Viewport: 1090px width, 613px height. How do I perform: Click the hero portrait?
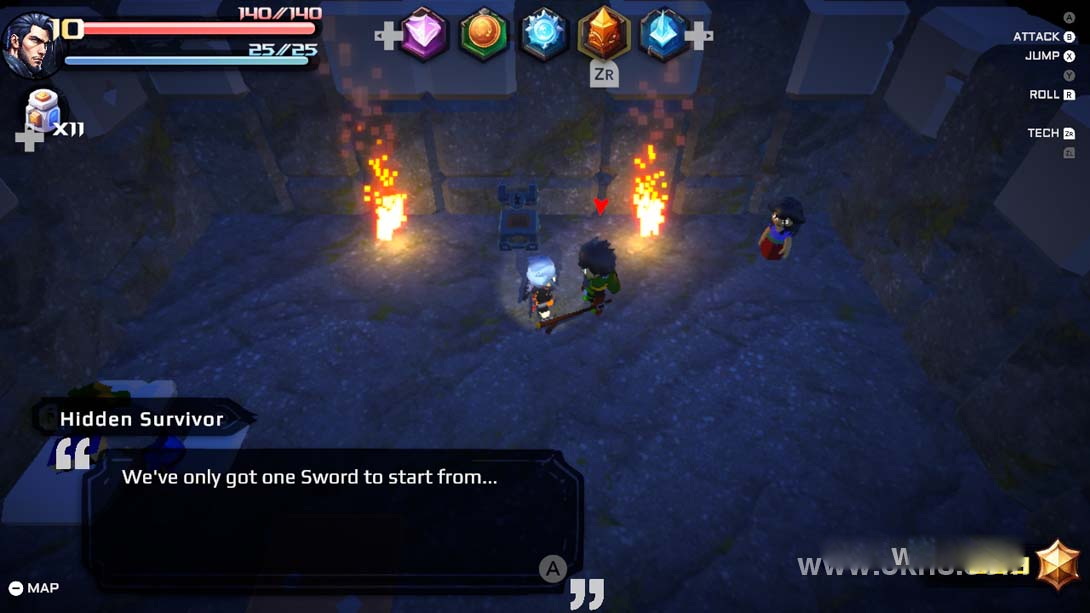click(x=29, y=44)
